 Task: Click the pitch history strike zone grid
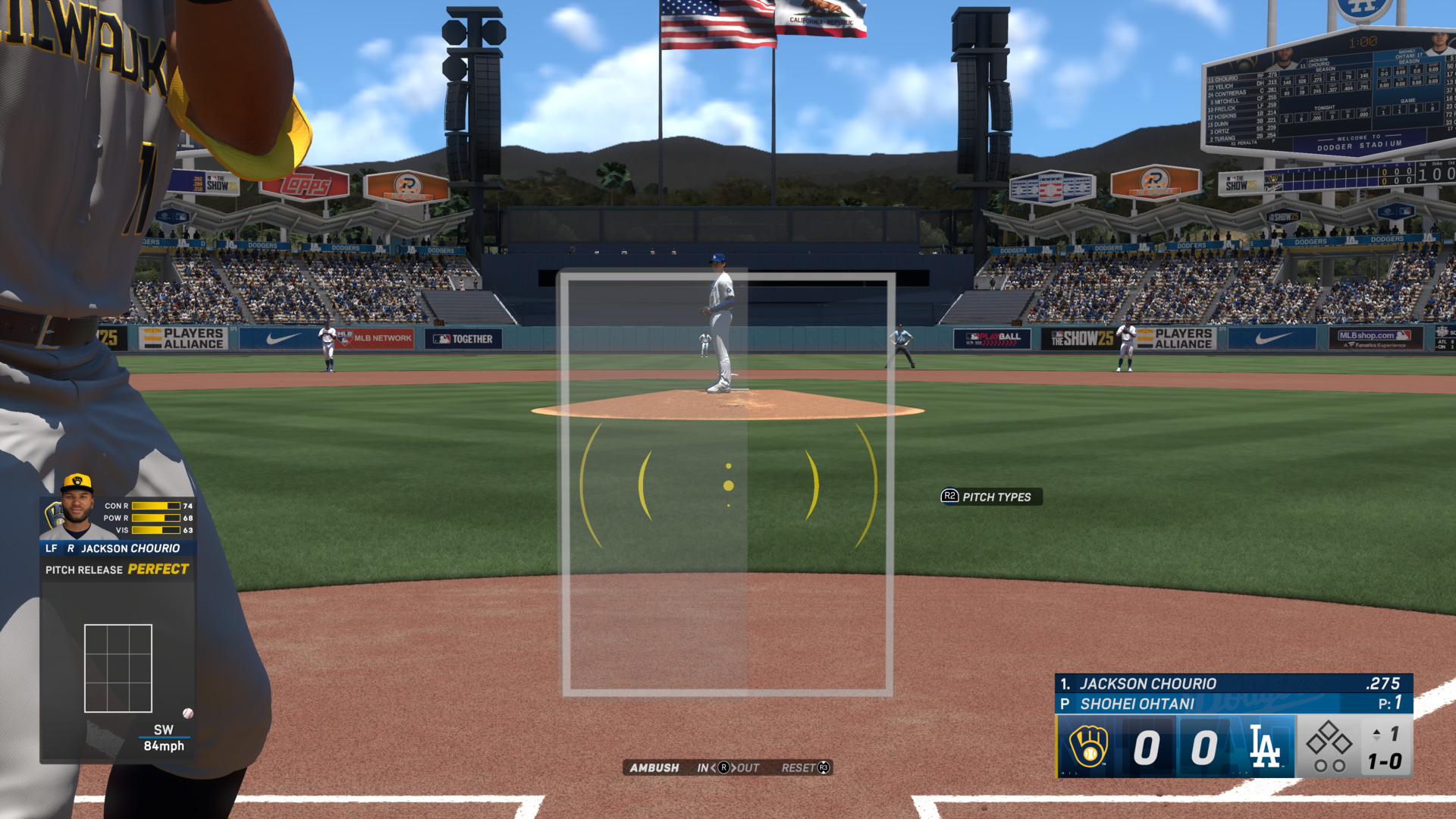(x=118, y=668)
